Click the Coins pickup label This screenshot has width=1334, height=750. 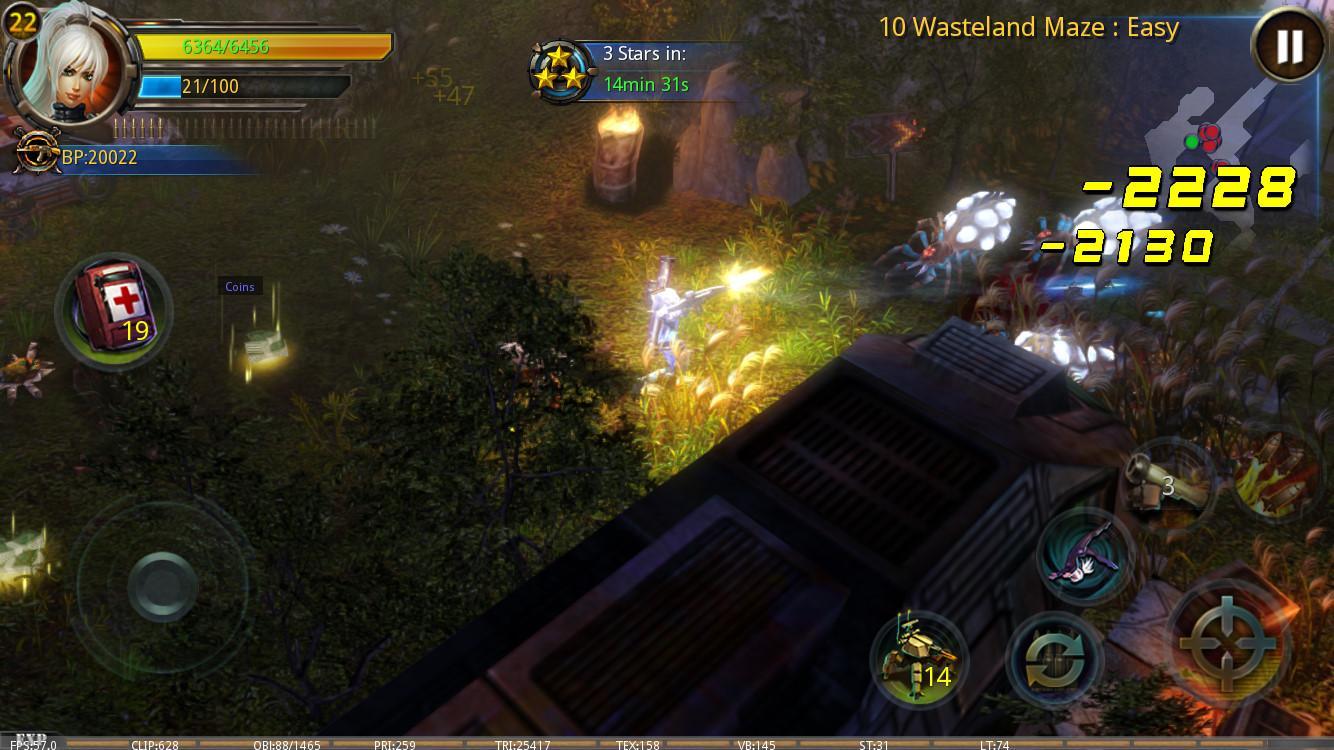click(x=238, y=286)
